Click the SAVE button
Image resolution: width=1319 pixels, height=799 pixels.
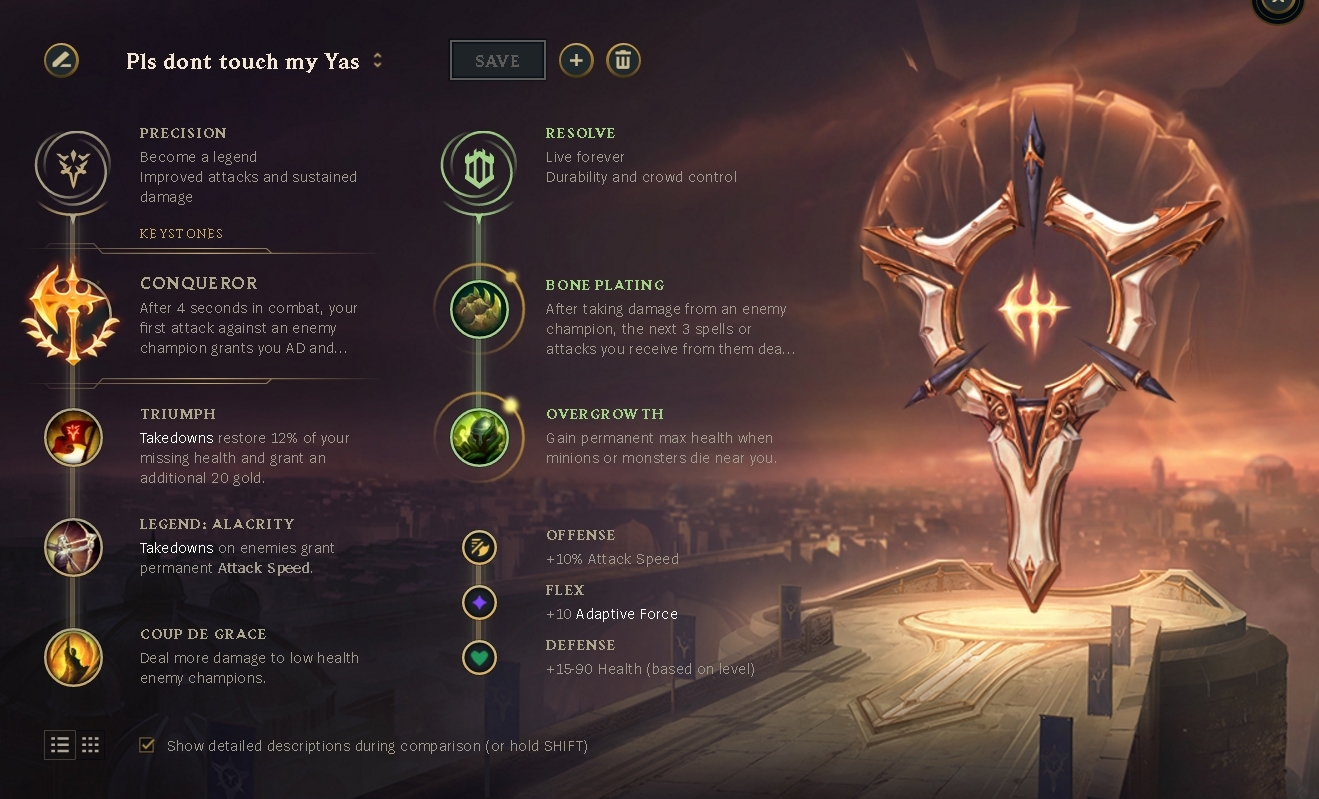497,60
